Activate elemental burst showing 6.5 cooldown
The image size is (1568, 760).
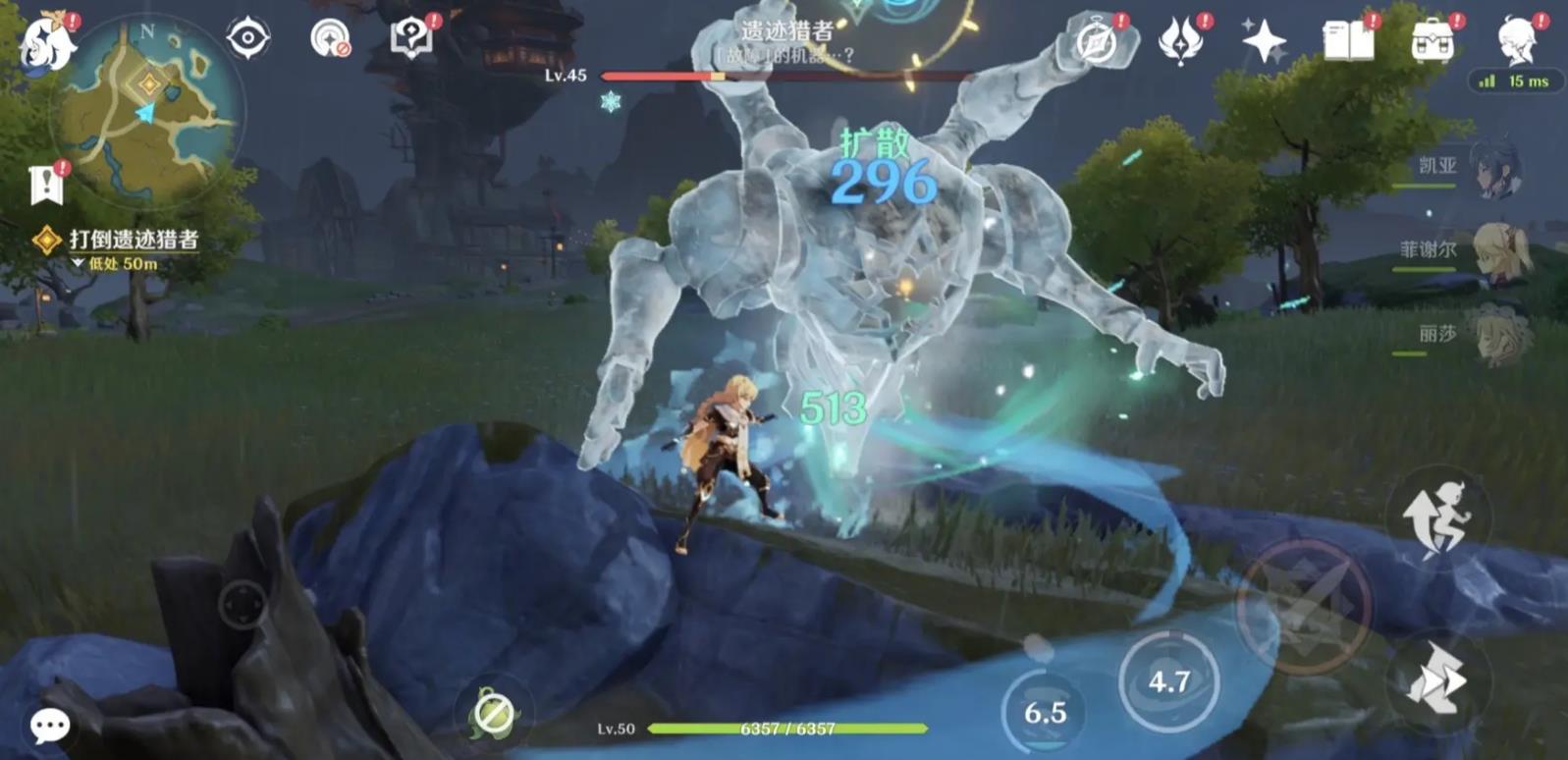click(x=1045, y=712)
